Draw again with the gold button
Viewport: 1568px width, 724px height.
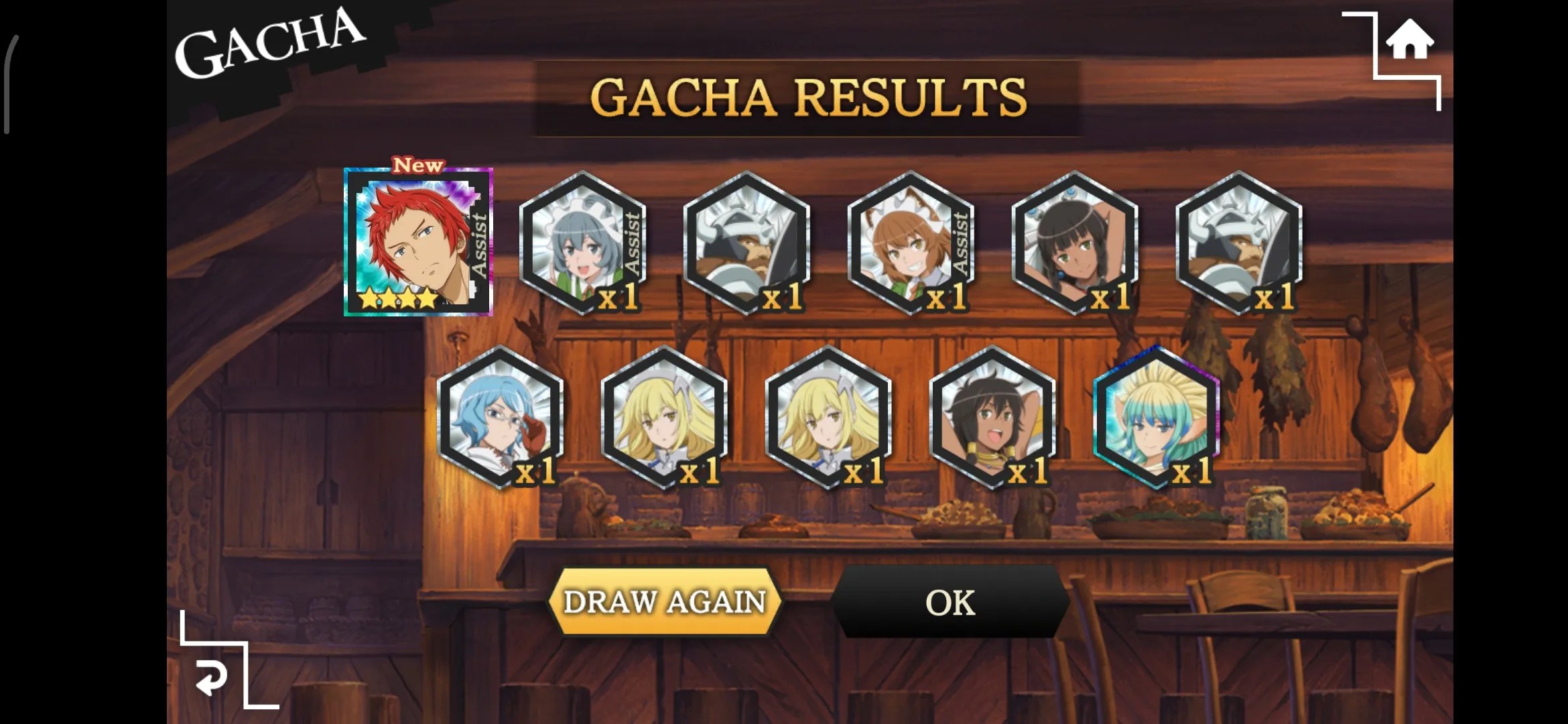click(x=665, y=601)
